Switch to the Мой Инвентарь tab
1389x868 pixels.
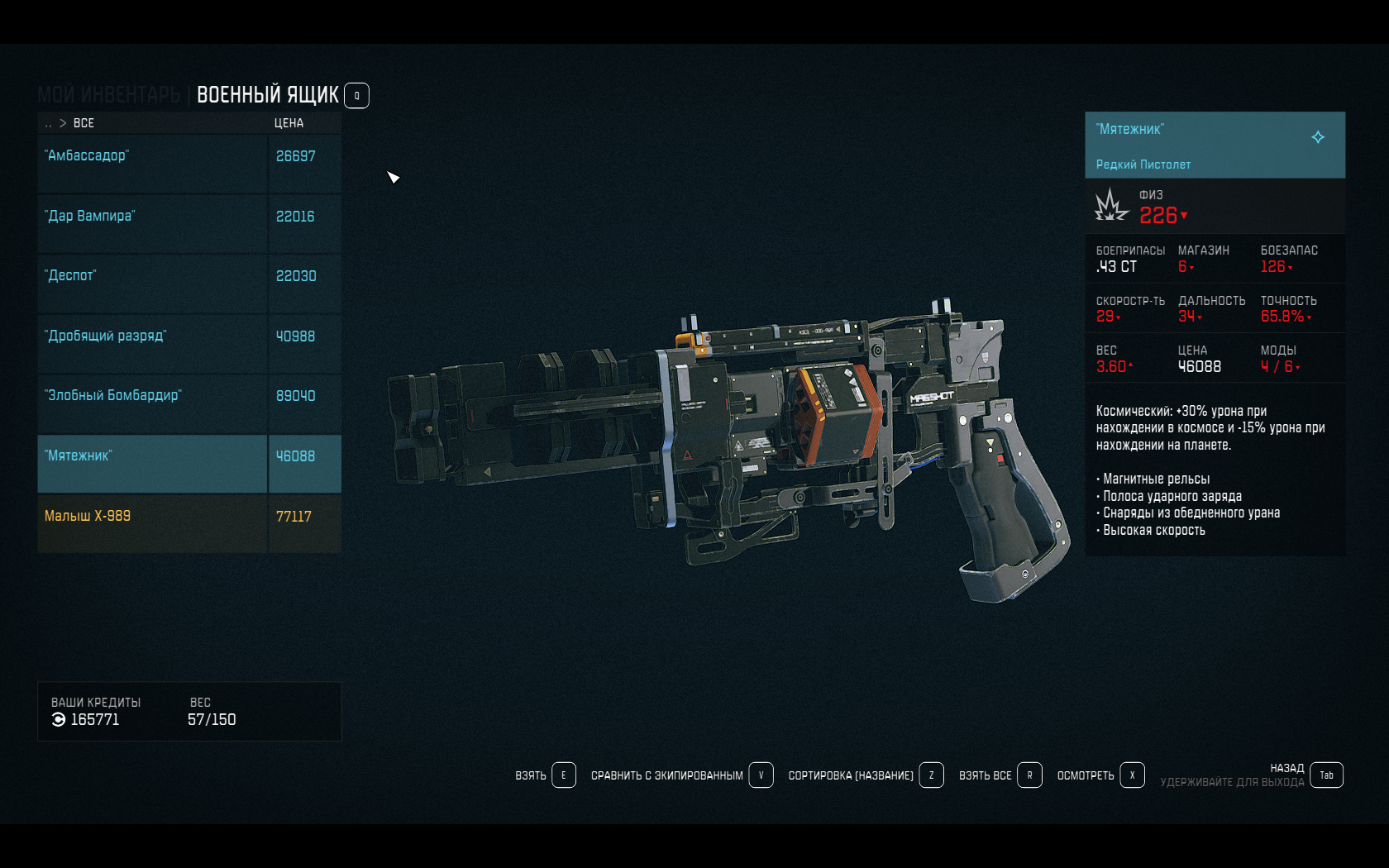(108, 95)
